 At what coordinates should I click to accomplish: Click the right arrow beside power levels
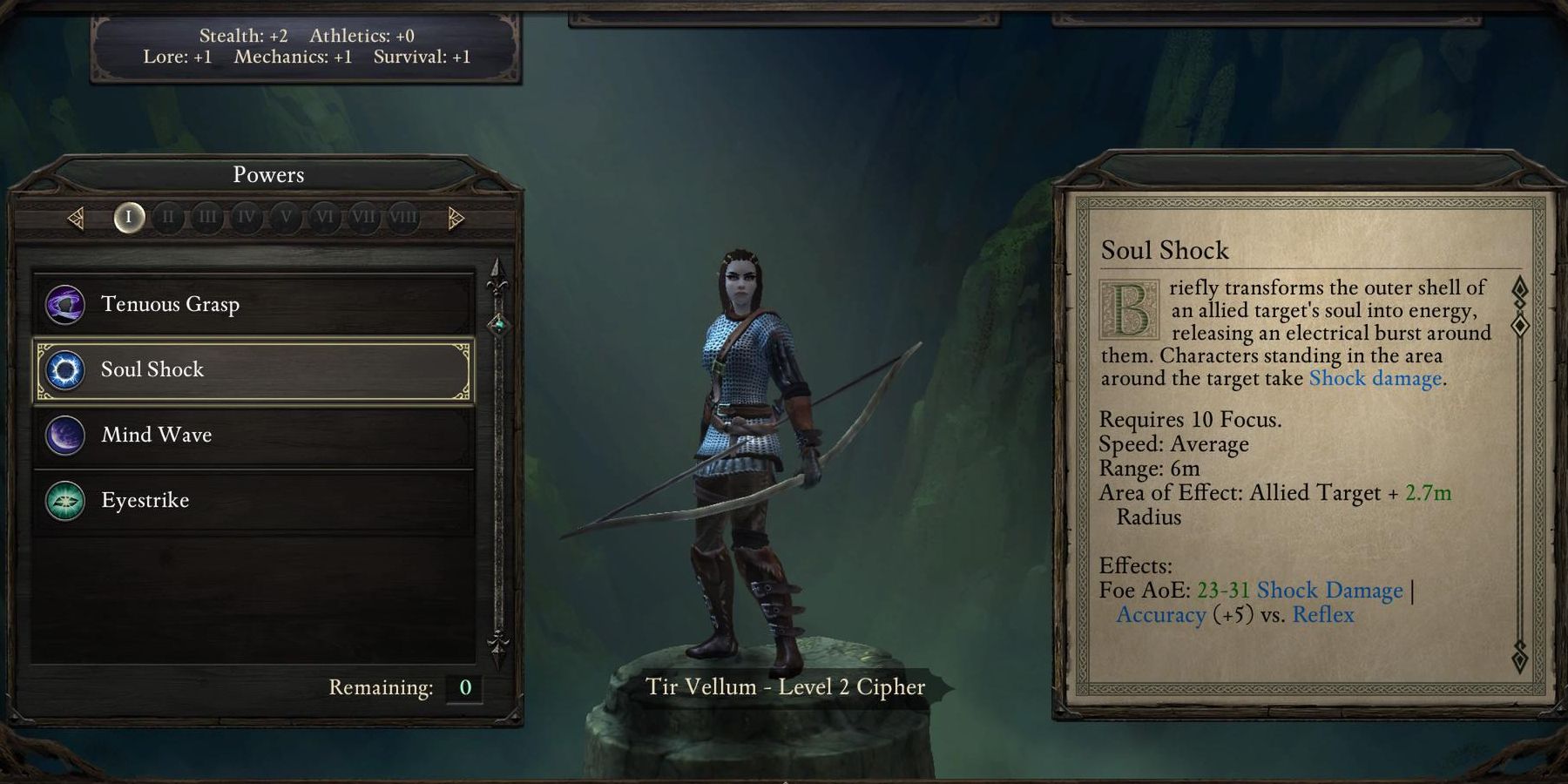(455, 218)
